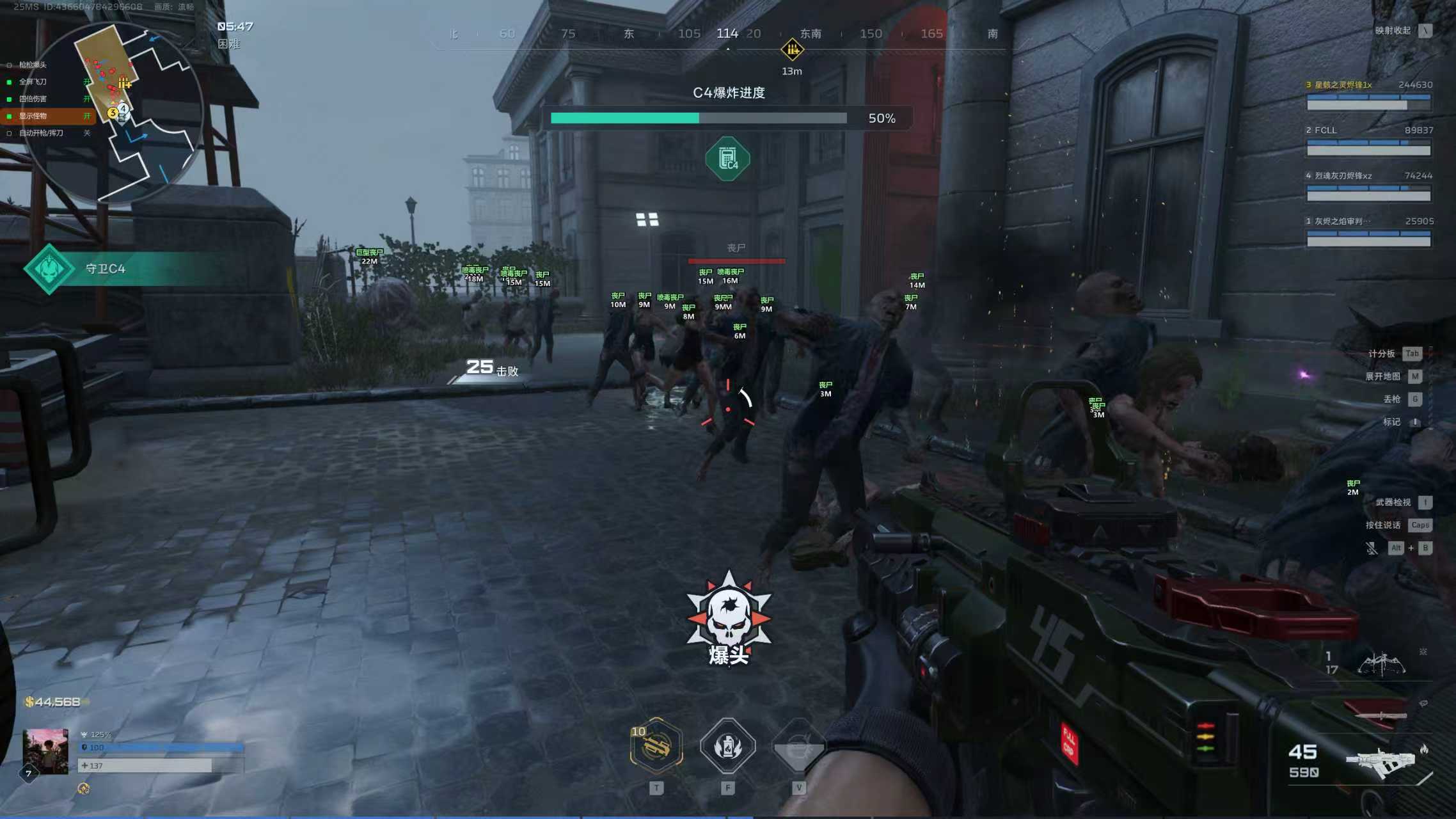The image size is (1456, 819).
Task: Toggle the highlighted 显示怪物 option
Action: (33, 116)
